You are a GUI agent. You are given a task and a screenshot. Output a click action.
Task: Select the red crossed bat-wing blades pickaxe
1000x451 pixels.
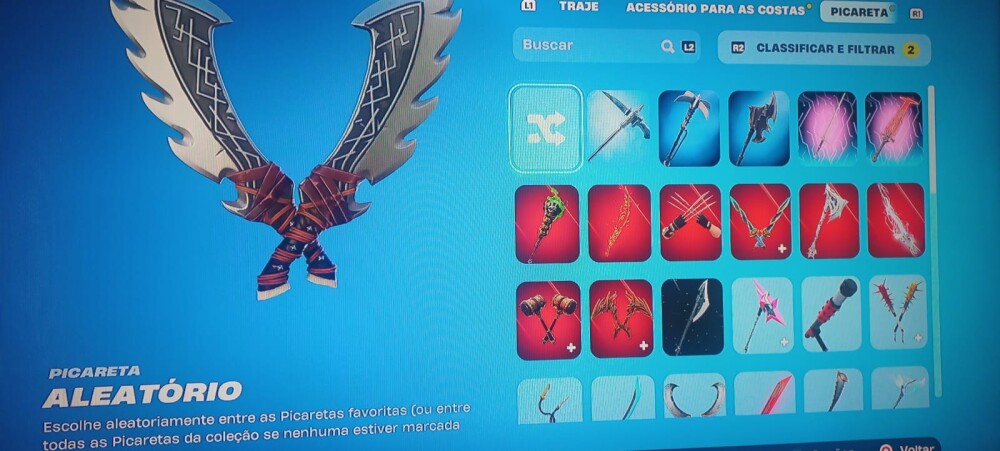(621, 318)
